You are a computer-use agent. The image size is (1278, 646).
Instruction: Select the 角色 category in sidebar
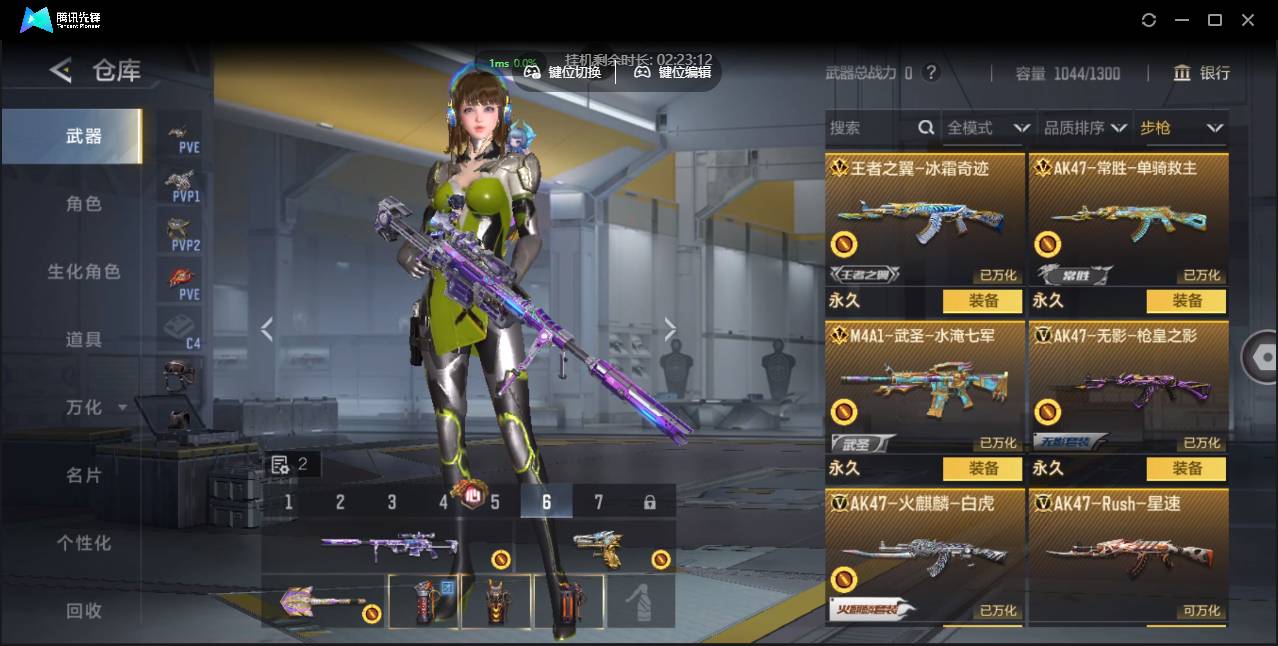[84, 204]
